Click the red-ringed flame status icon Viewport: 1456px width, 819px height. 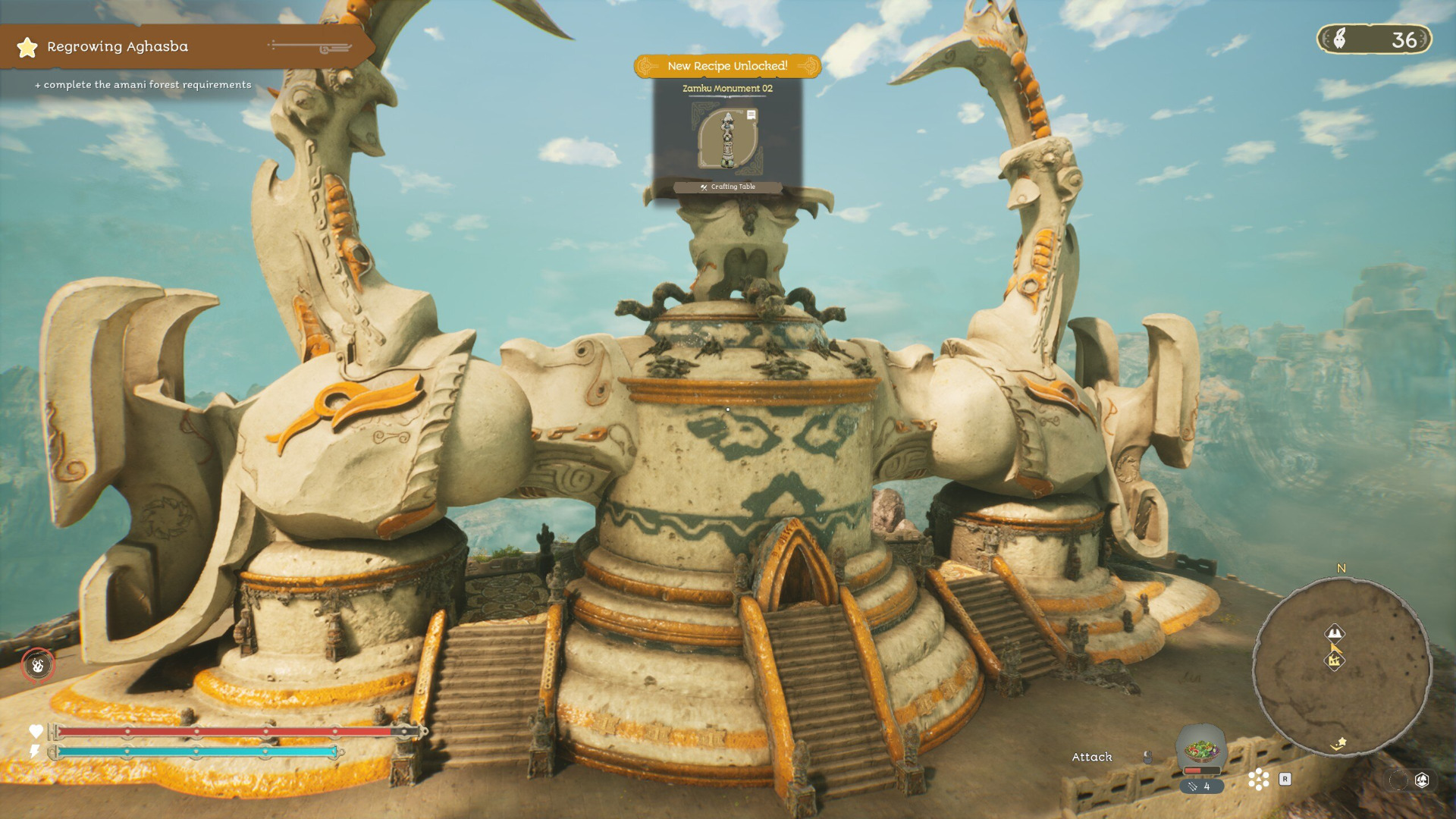(x=38, y=666)
